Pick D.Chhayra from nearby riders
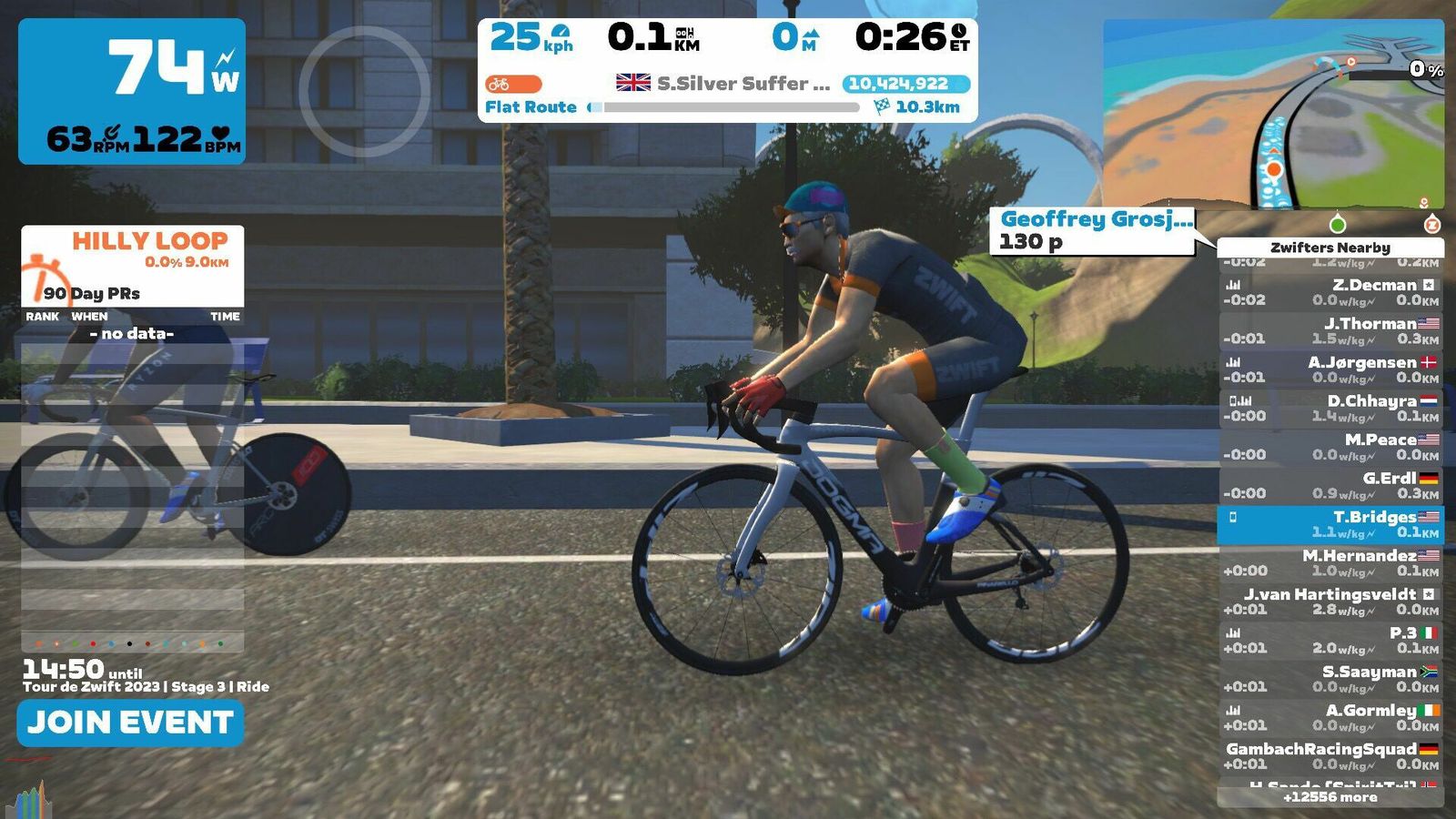 click(x=1330, y=408)
